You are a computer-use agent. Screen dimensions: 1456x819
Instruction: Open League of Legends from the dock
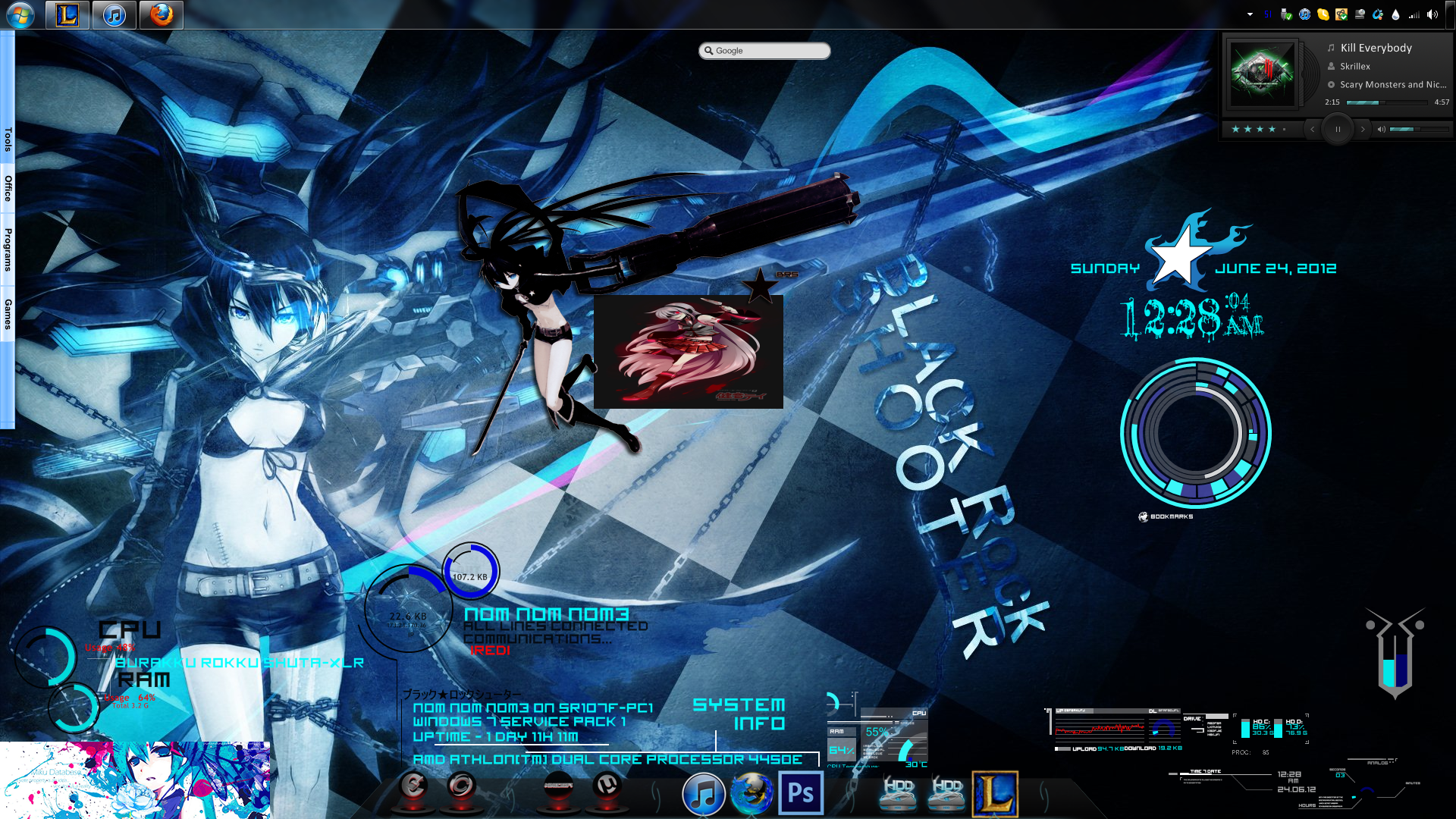(x=994, y=793)
